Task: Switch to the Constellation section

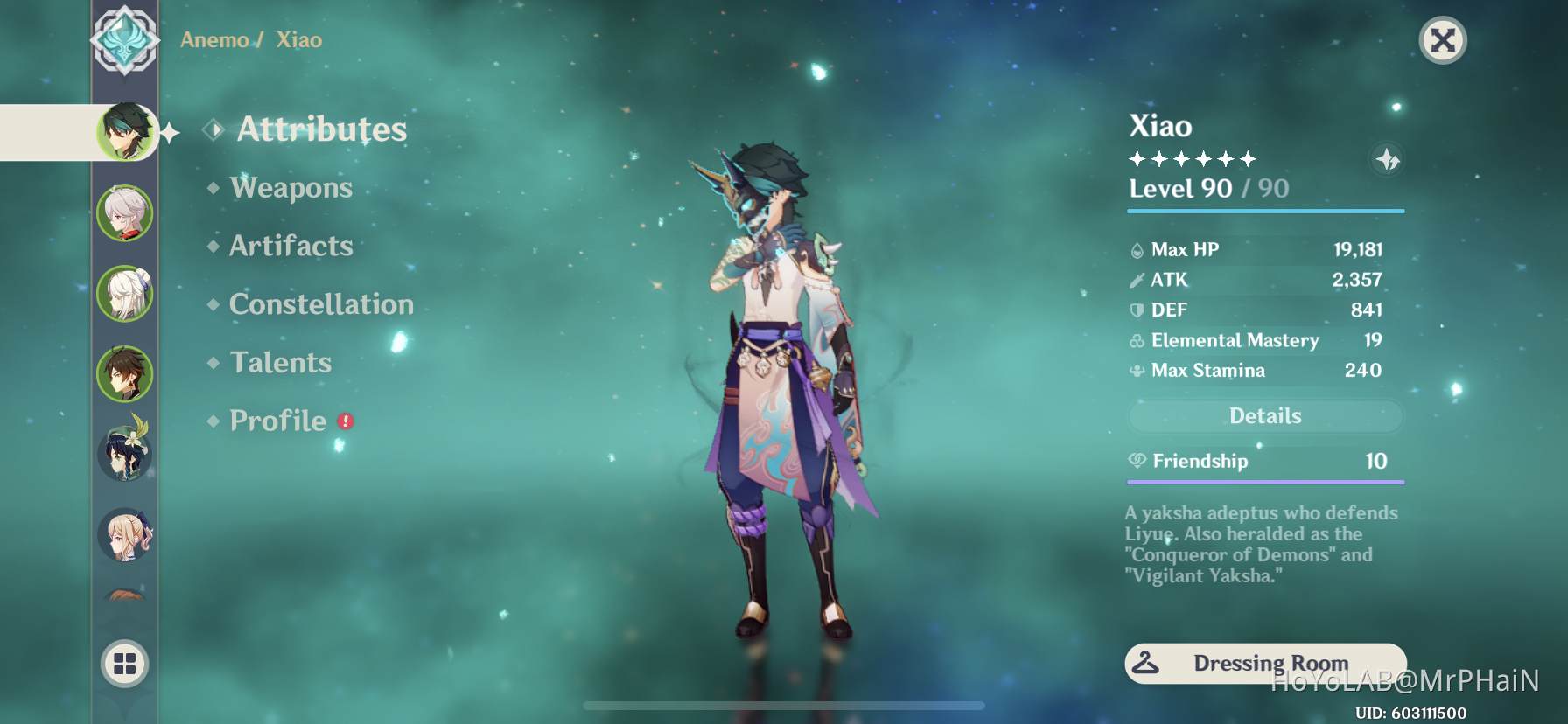Action: (x=320, y=303)
